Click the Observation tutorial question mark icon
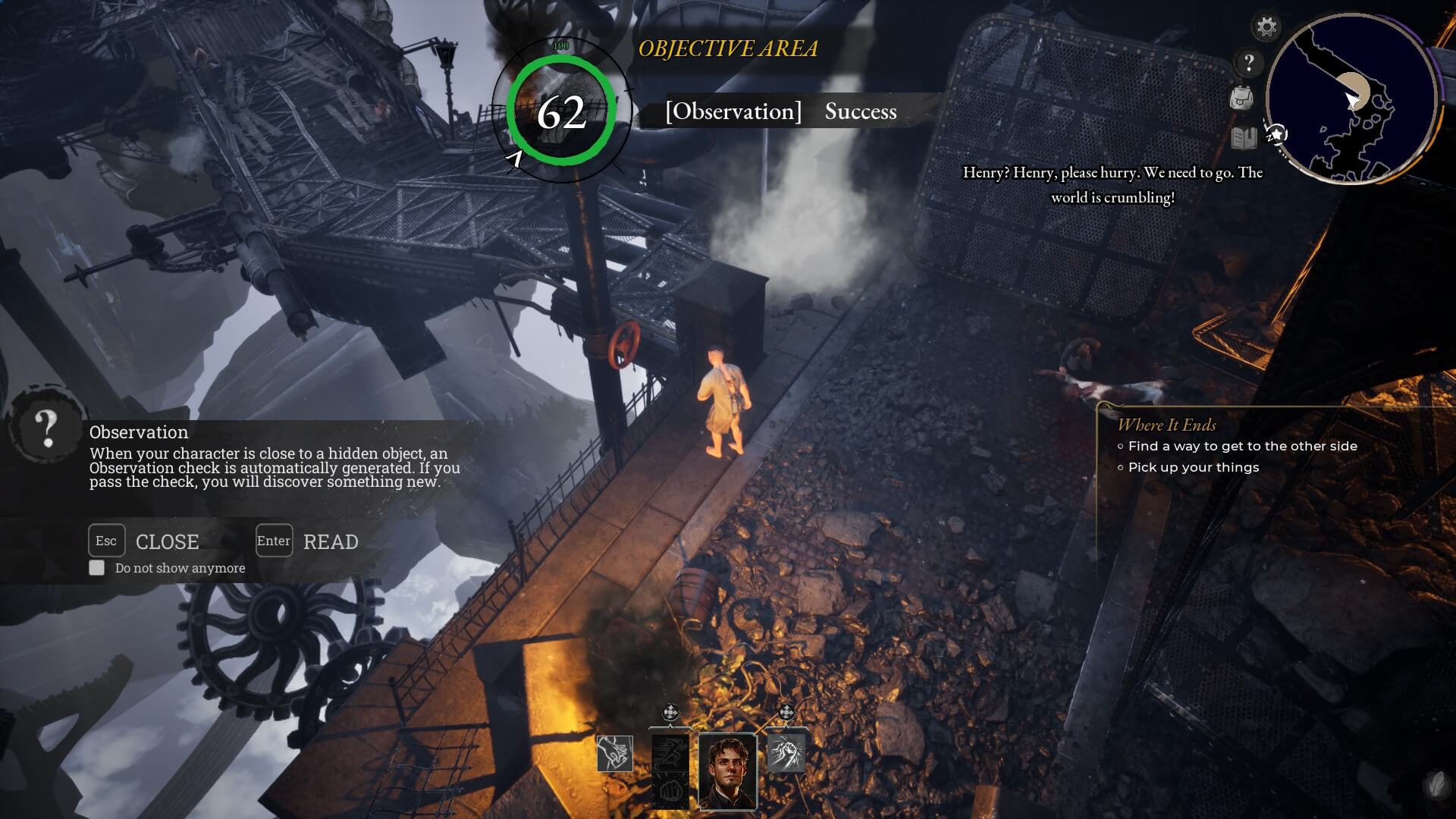 click(47, 429)
